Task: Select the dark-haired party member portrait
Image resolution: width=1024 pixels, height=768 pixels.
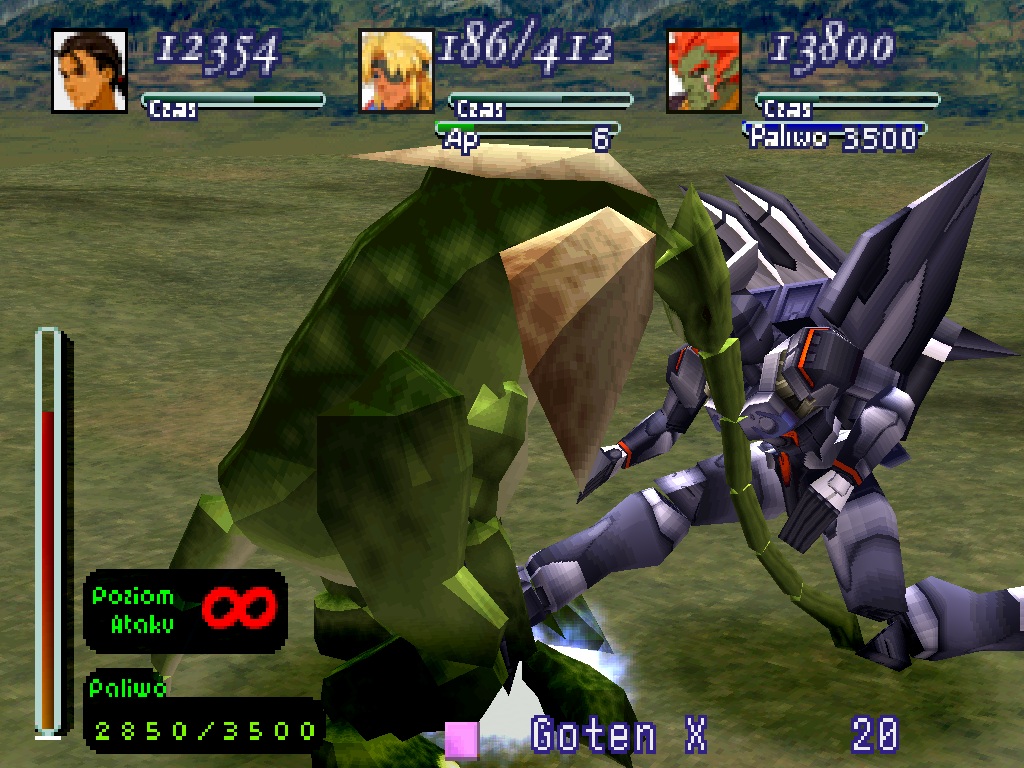Action: pos(89,71)
